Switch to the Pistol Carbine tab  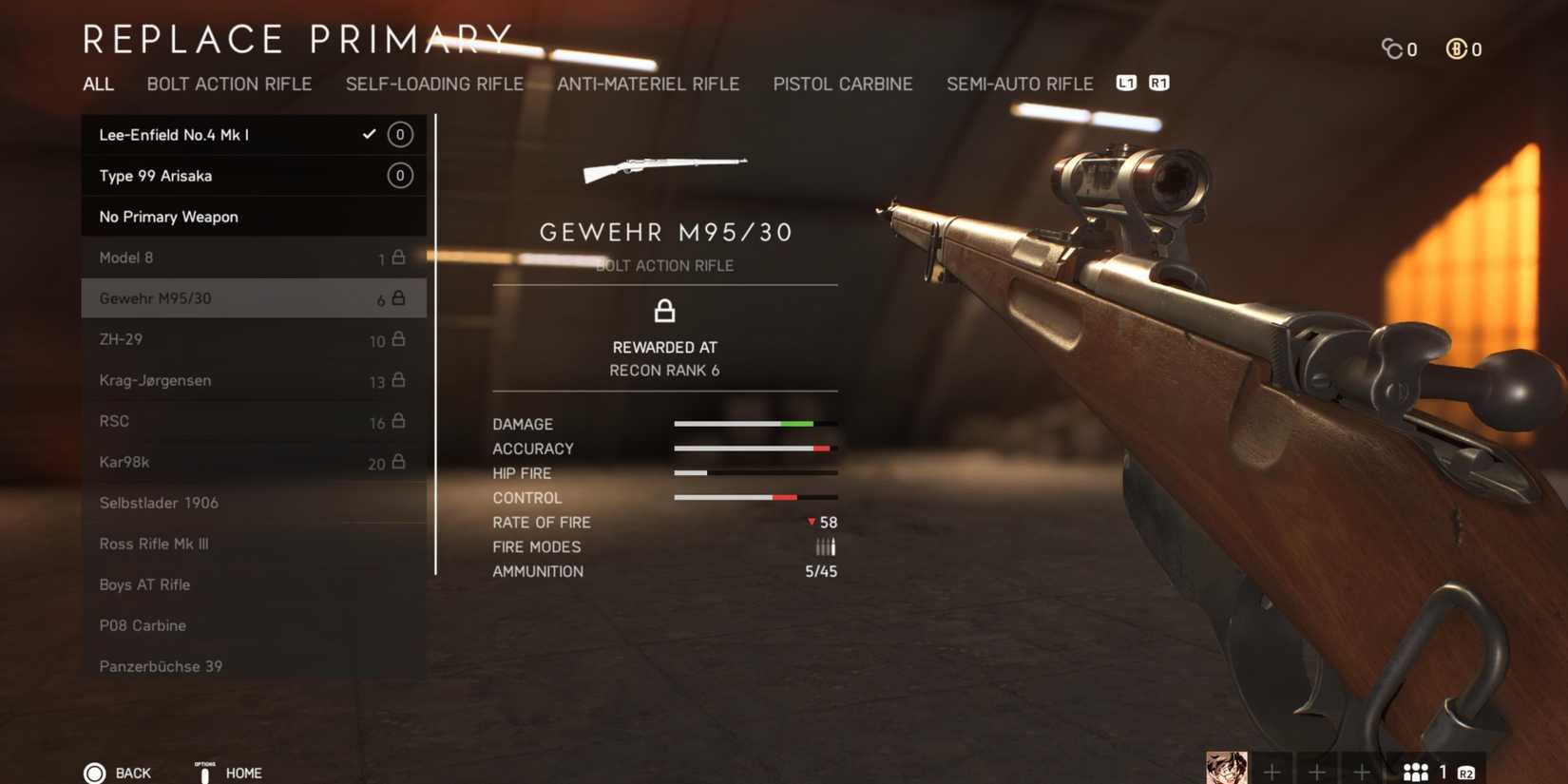pyautogui.click(x=842, y=84)
